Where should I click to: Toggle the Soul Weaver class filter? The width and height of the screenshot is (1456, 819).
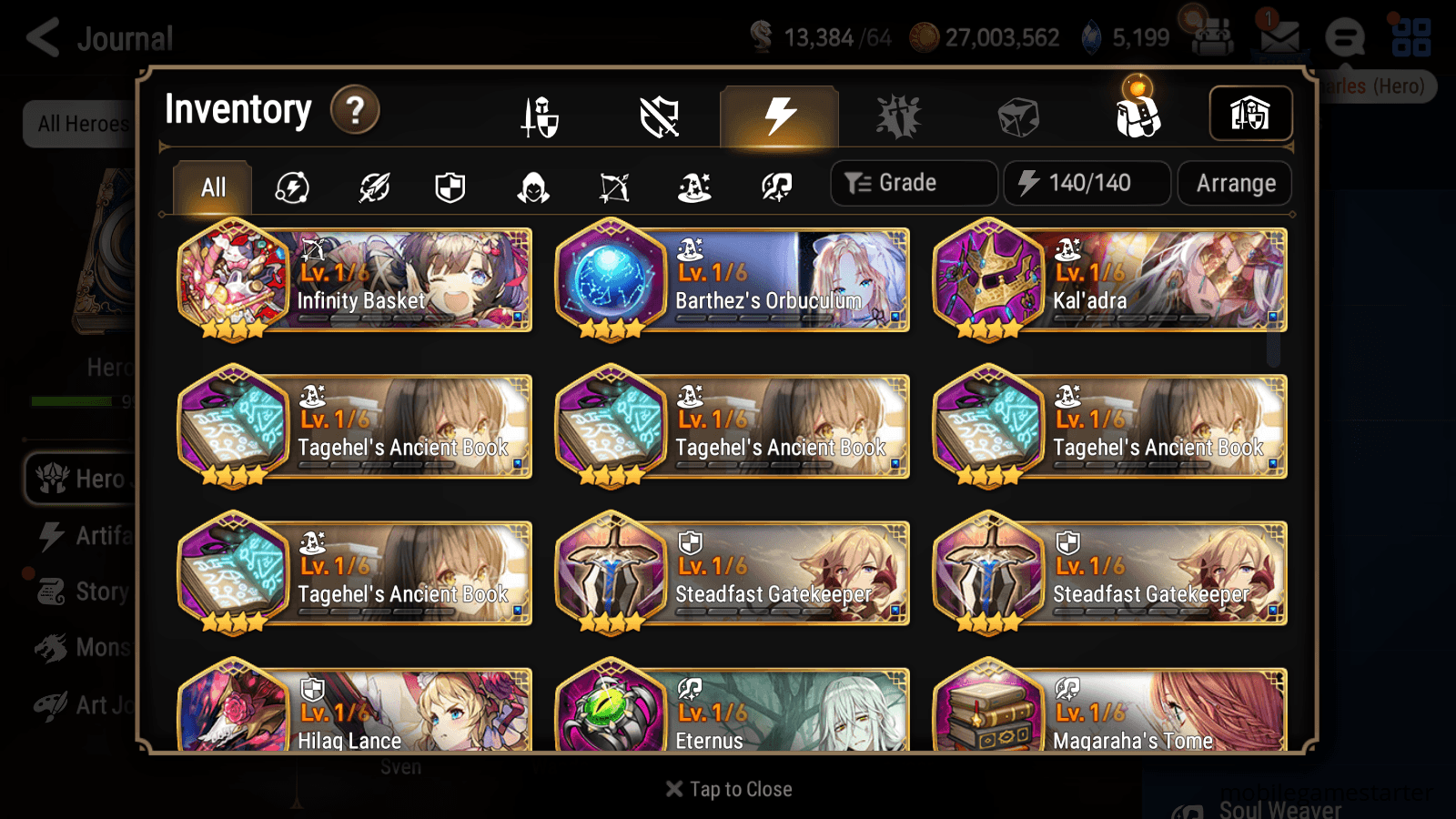pos(776,187)
